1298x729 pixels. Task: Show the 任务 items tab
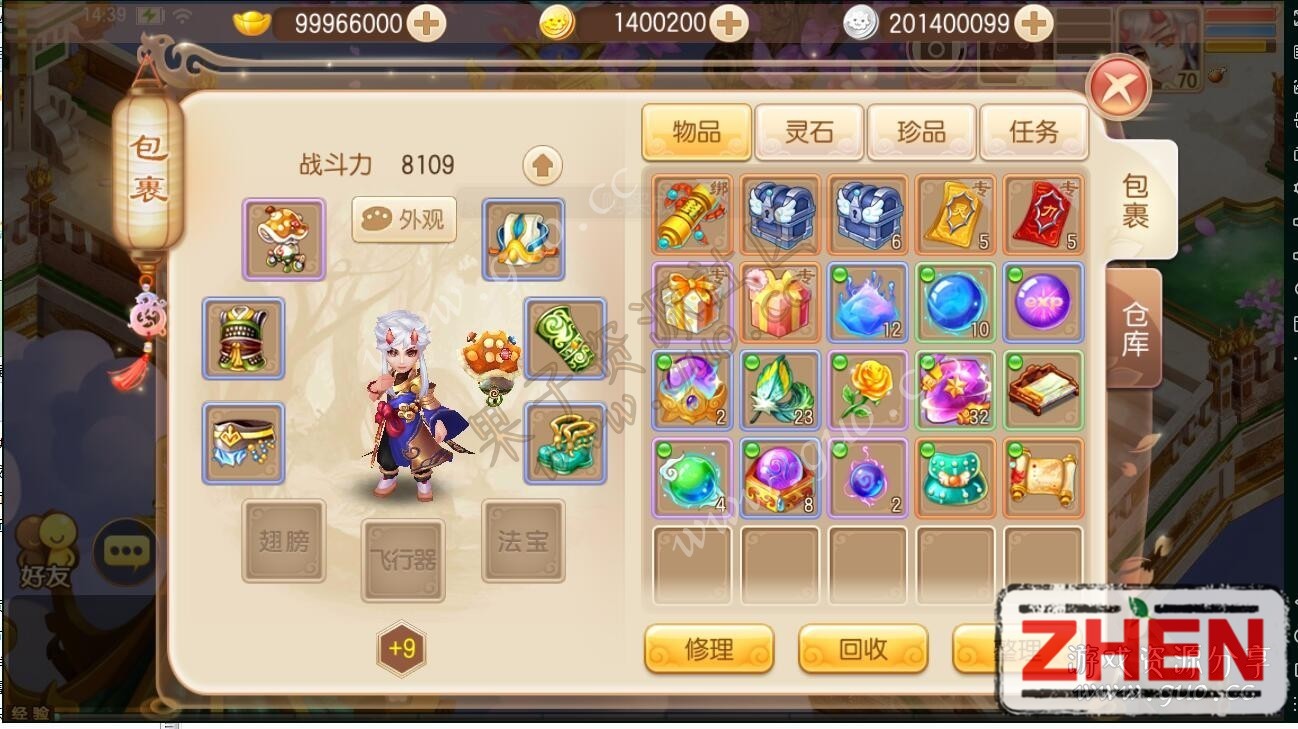(1033, 132)
